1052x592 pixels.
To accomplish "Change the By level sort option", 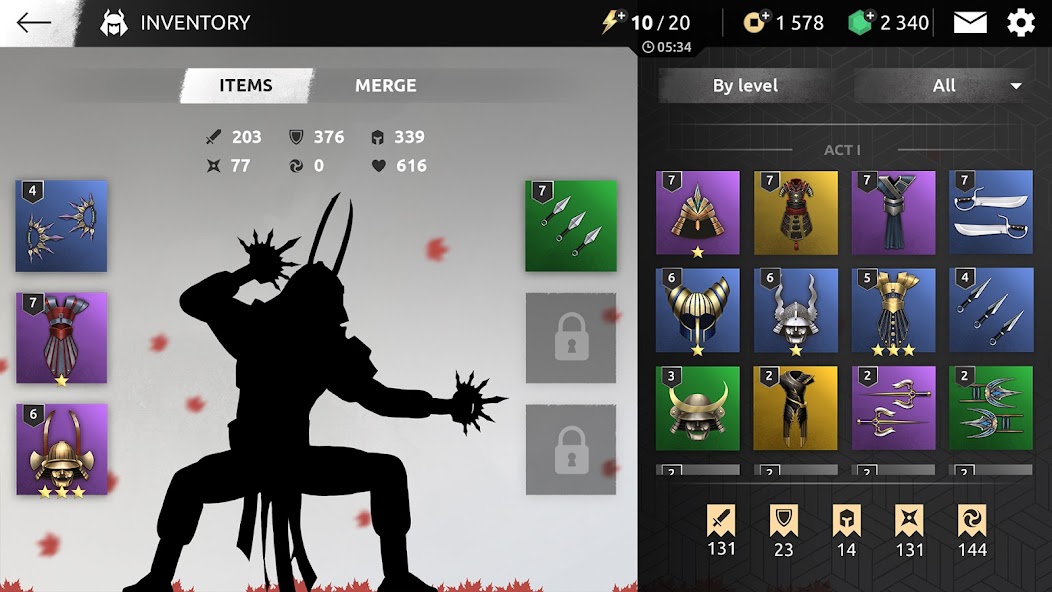I will click(745, 86).
